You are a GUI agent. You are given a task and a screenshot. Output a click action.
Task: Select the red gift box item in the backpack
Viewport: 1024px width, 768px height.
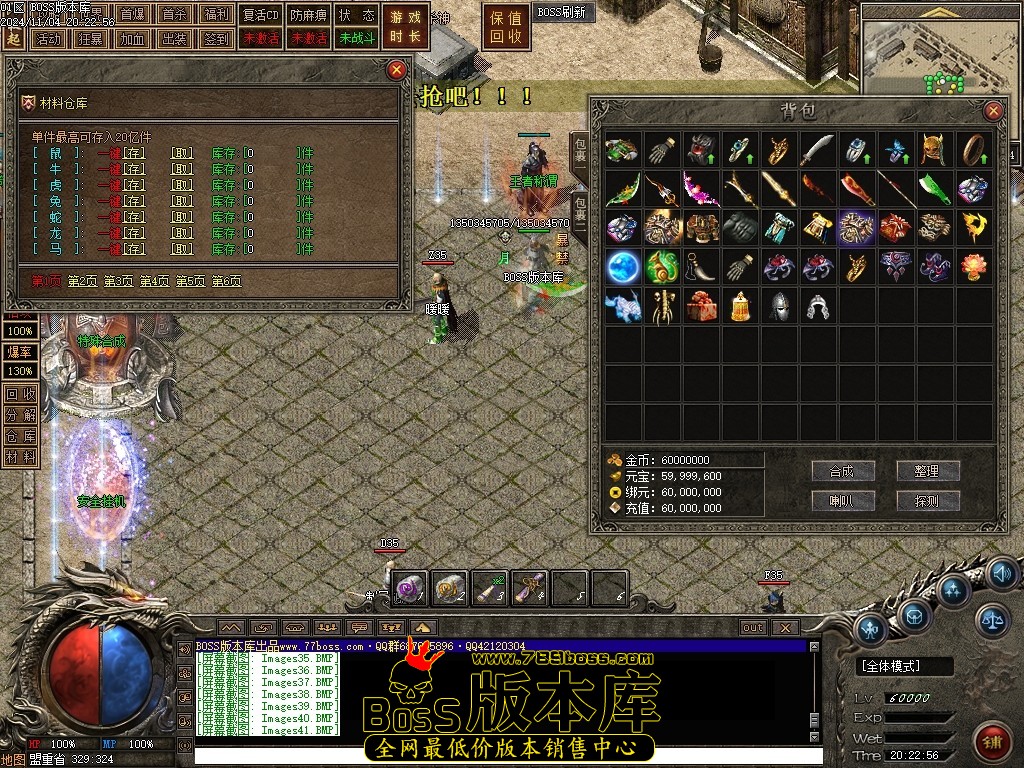coord(702,306)
